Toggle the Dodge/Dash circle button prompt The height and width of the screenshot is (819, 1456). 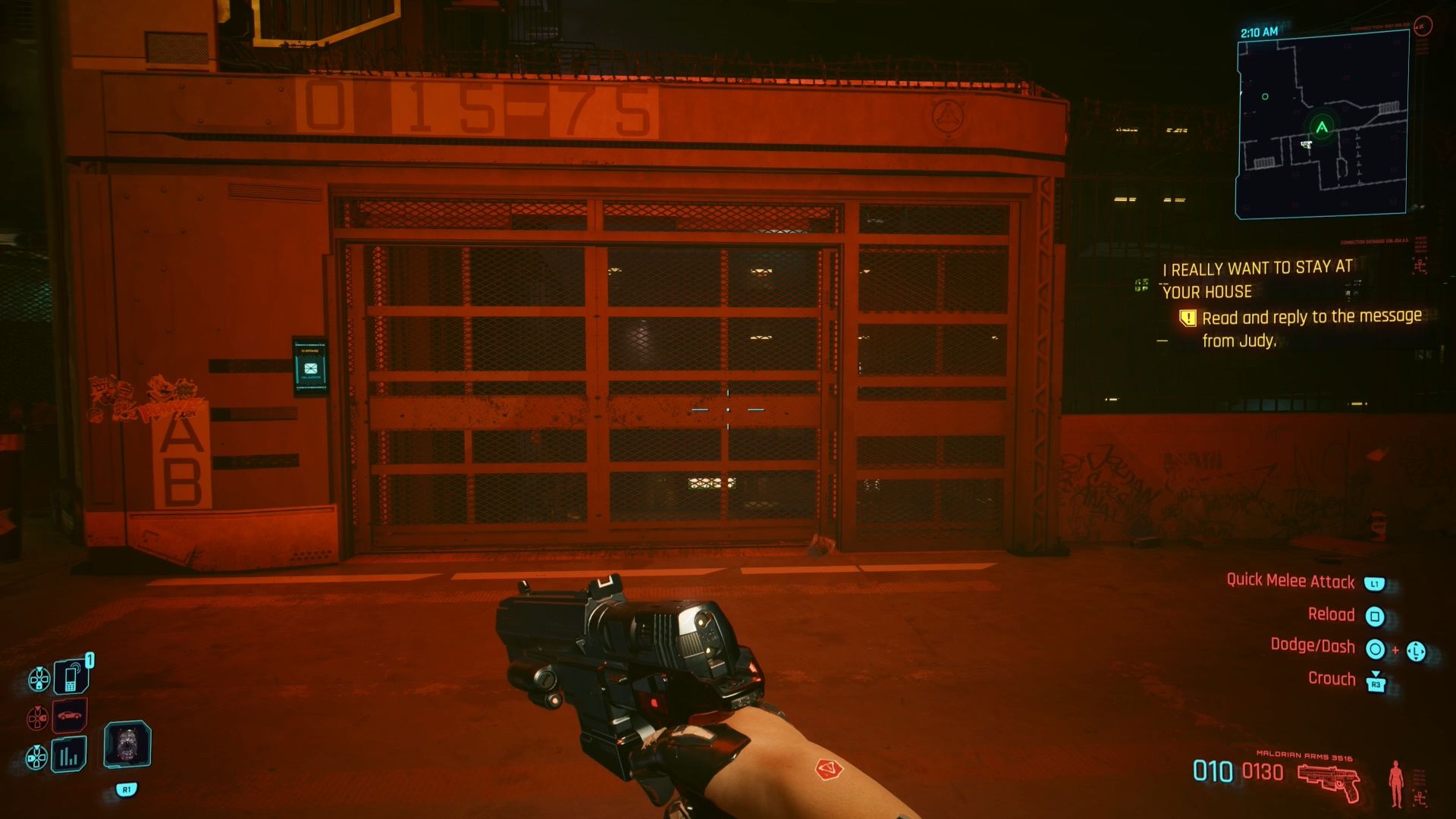coord(1376,648)
